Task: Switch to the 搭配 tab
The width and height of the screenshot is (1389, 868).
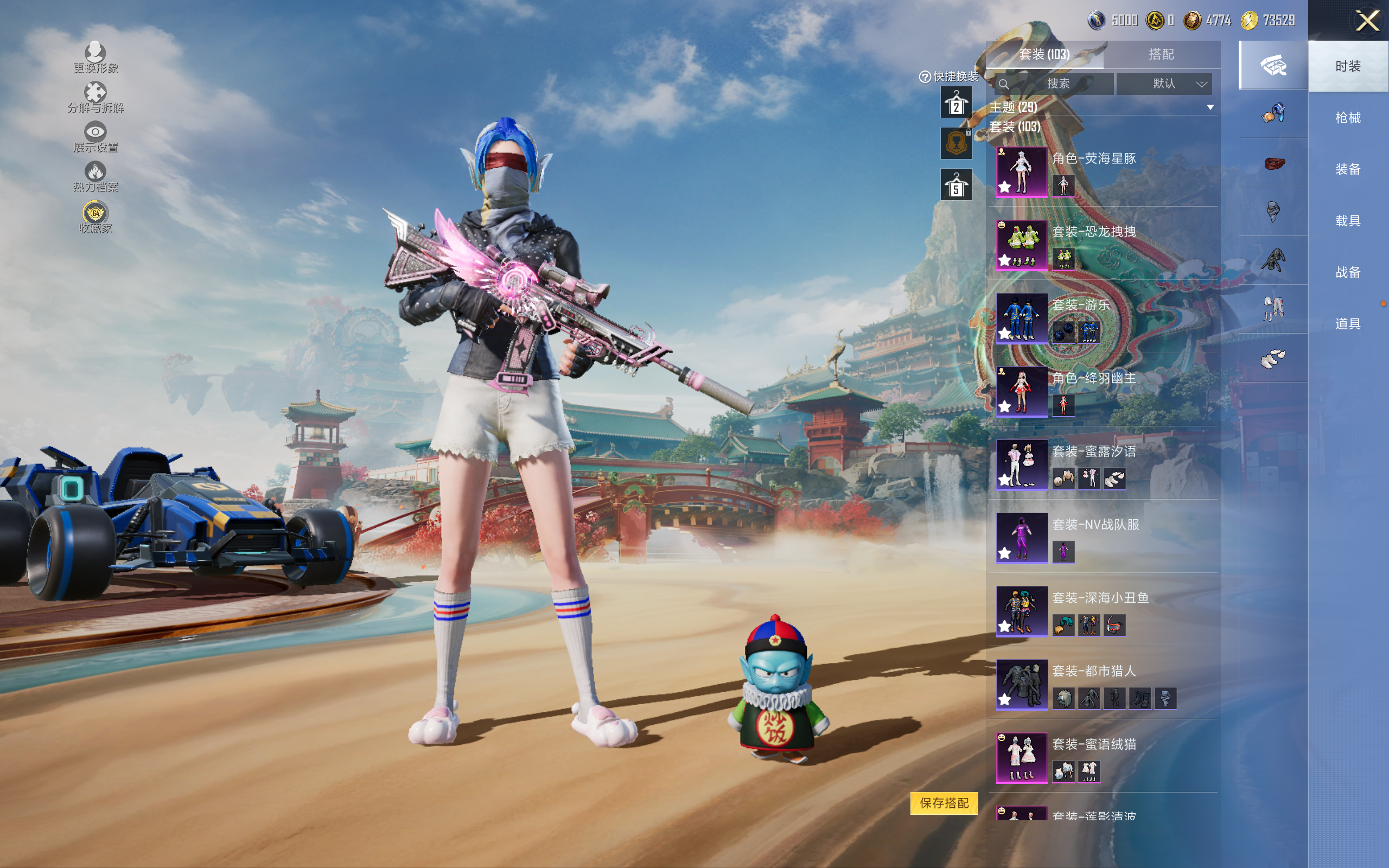Action: click(x=1161, y=55)
